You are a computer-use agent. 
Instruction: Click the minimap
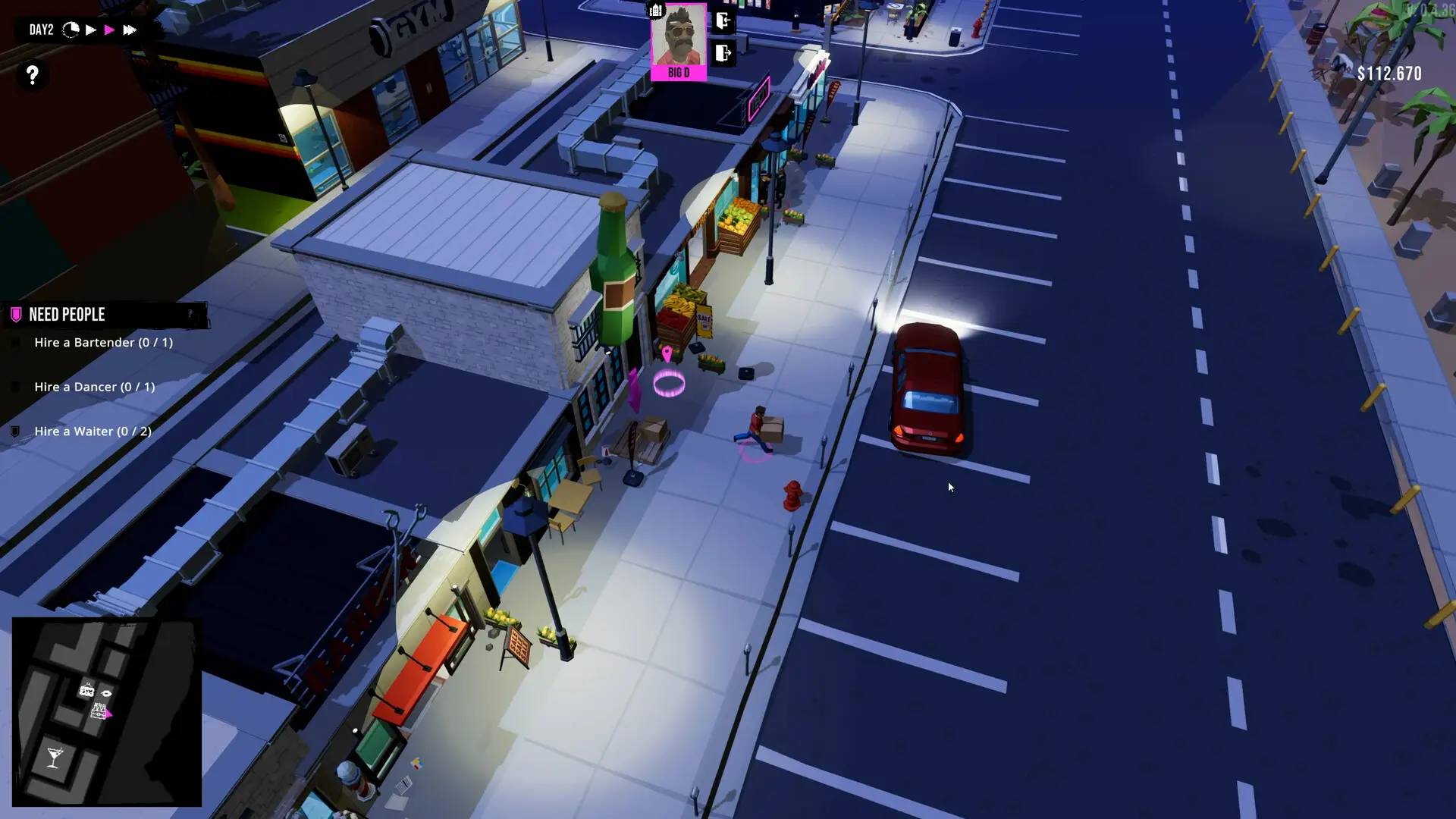click(x=107, y=711)
